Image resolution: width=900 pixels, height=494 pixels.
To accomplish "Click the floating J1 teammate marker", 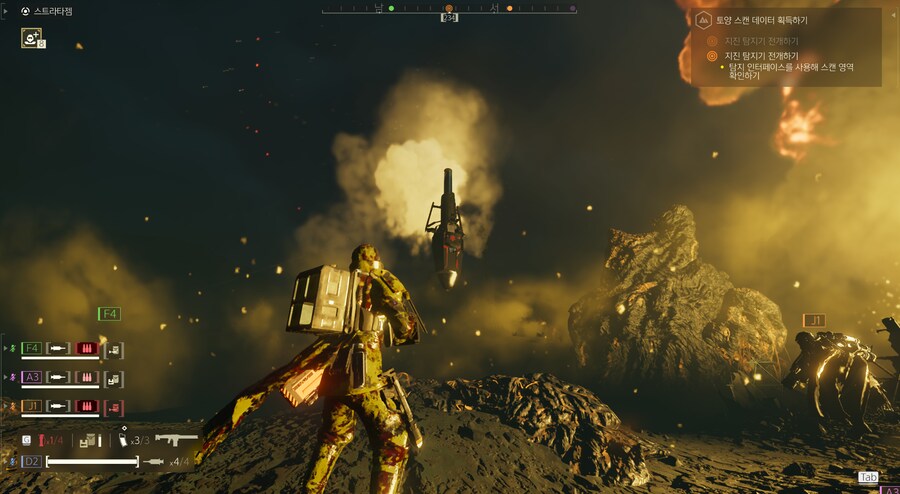I will coord(814,320).
